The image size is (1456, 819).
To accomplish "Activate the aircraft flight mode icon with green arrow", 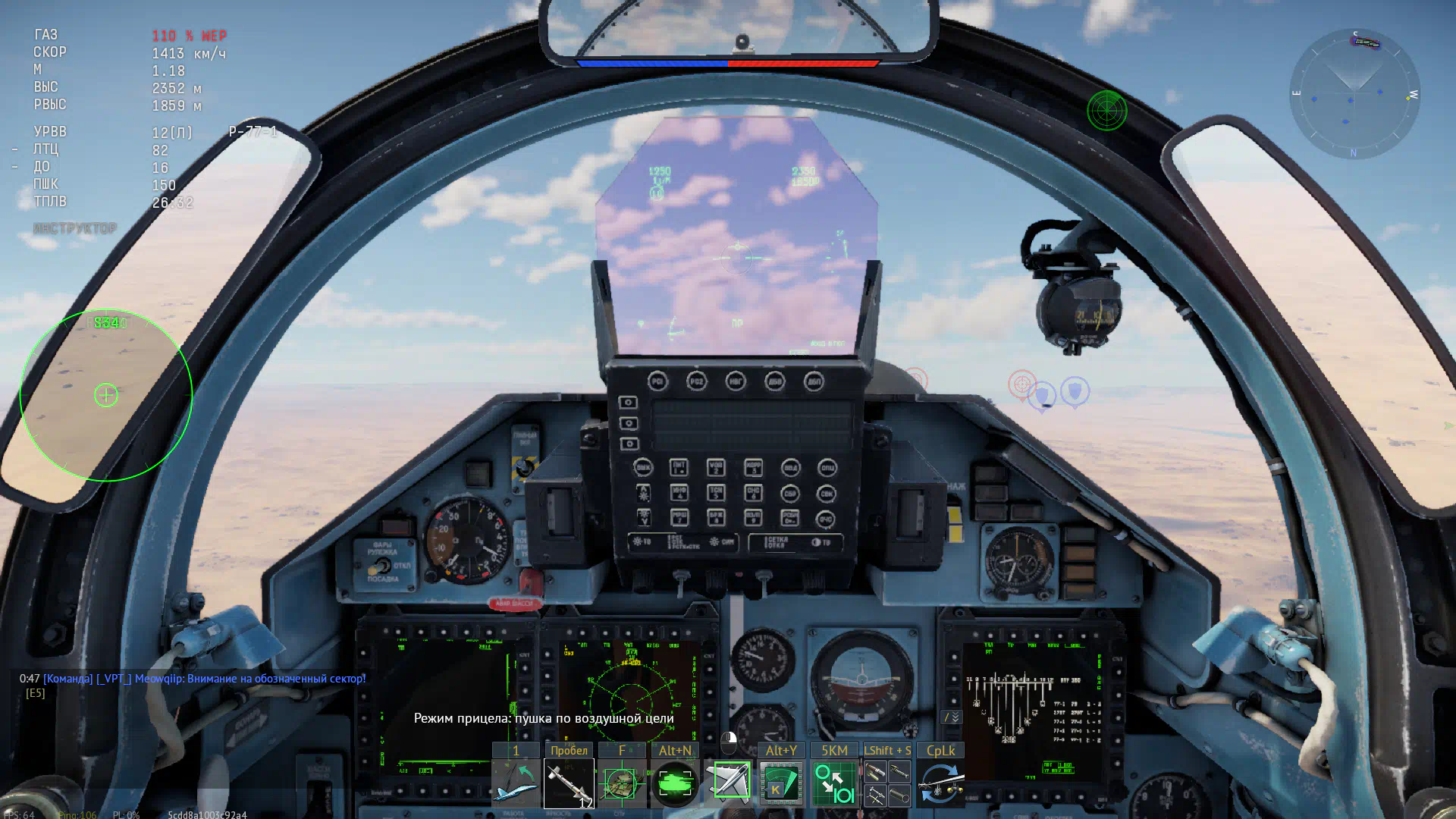I will point(516,783).
